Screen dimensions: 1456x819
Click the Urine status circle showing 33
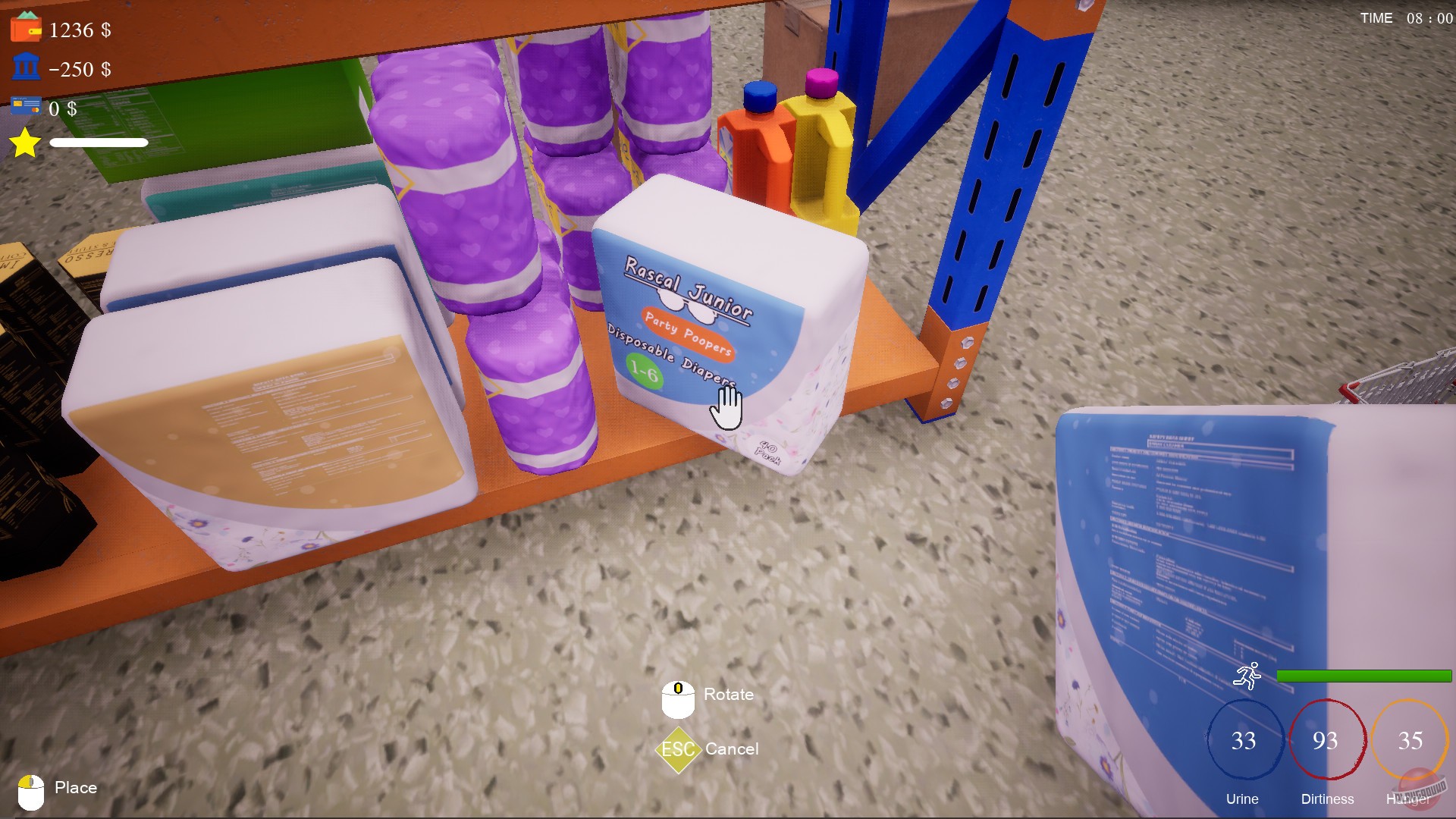pos(1242,739)
